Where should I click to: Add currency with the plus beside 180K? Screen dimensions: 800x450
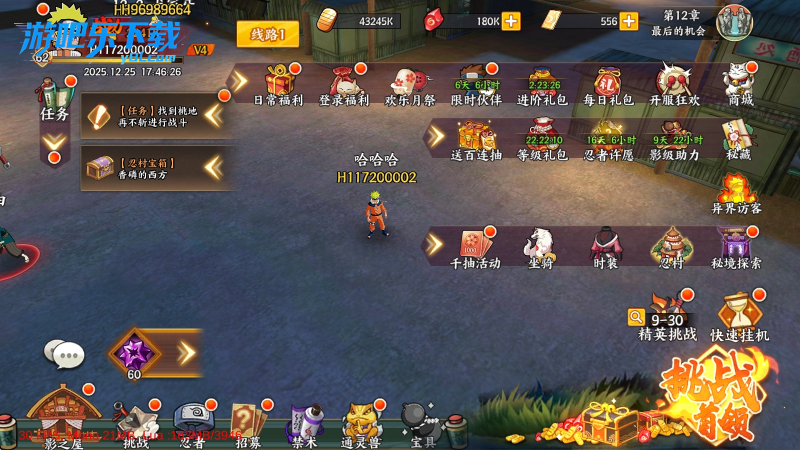[511, 21]
